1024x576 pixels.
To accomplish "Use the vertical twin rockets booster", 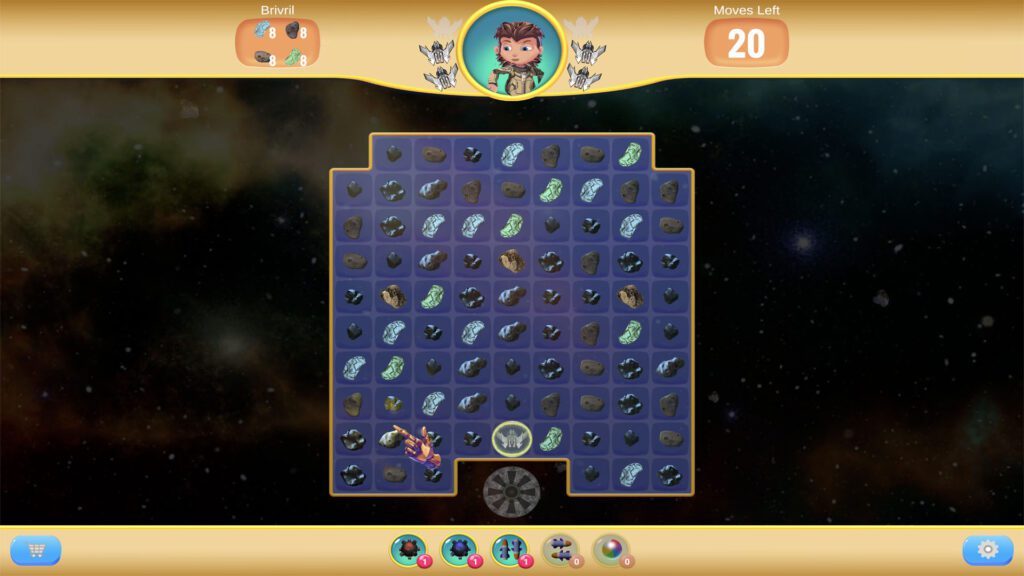I will point(509,549).
